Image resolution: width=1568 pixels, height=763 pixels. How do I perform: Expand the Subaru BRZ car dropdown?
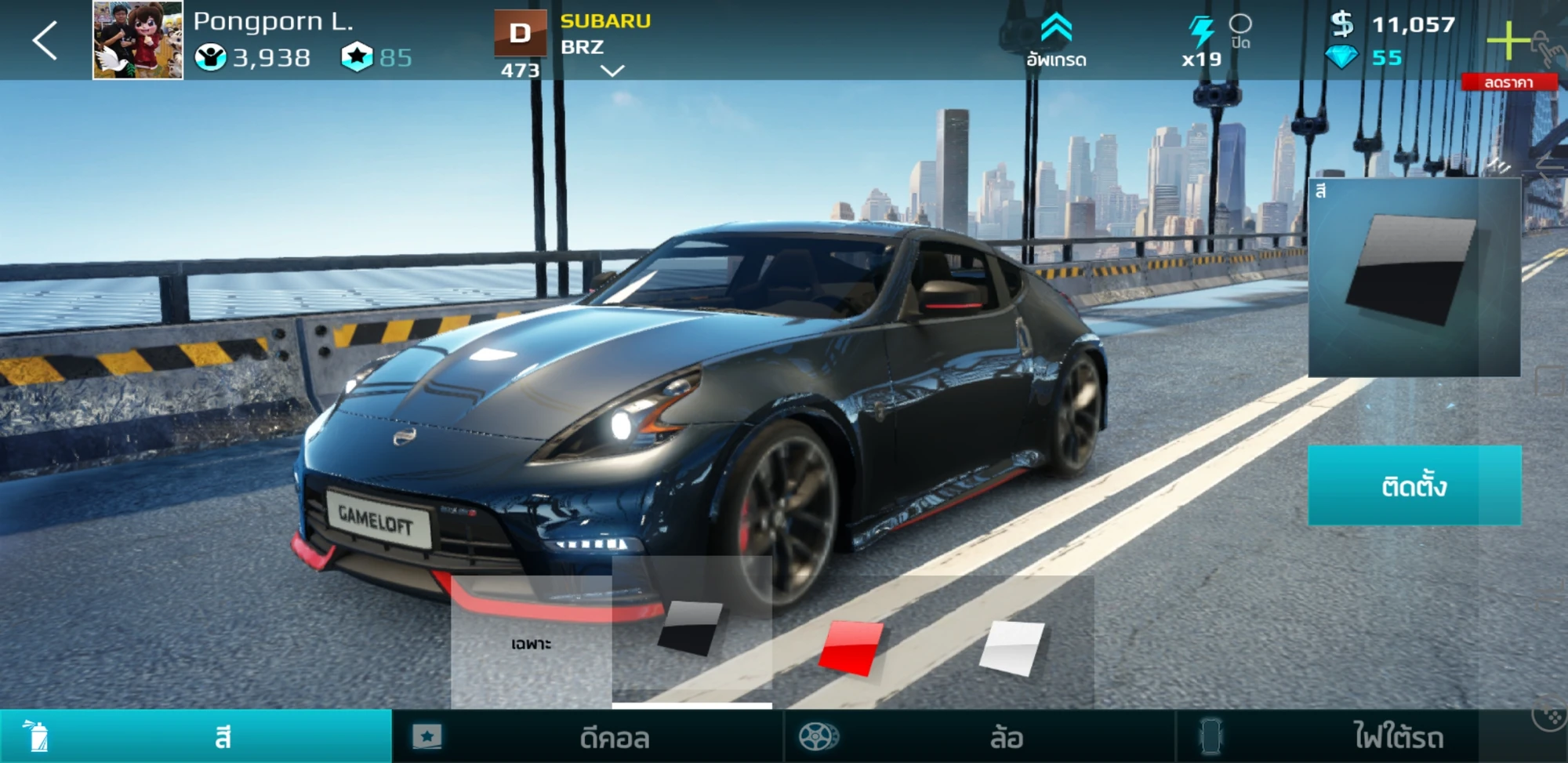pyautogui.click(x=612, y=71)
